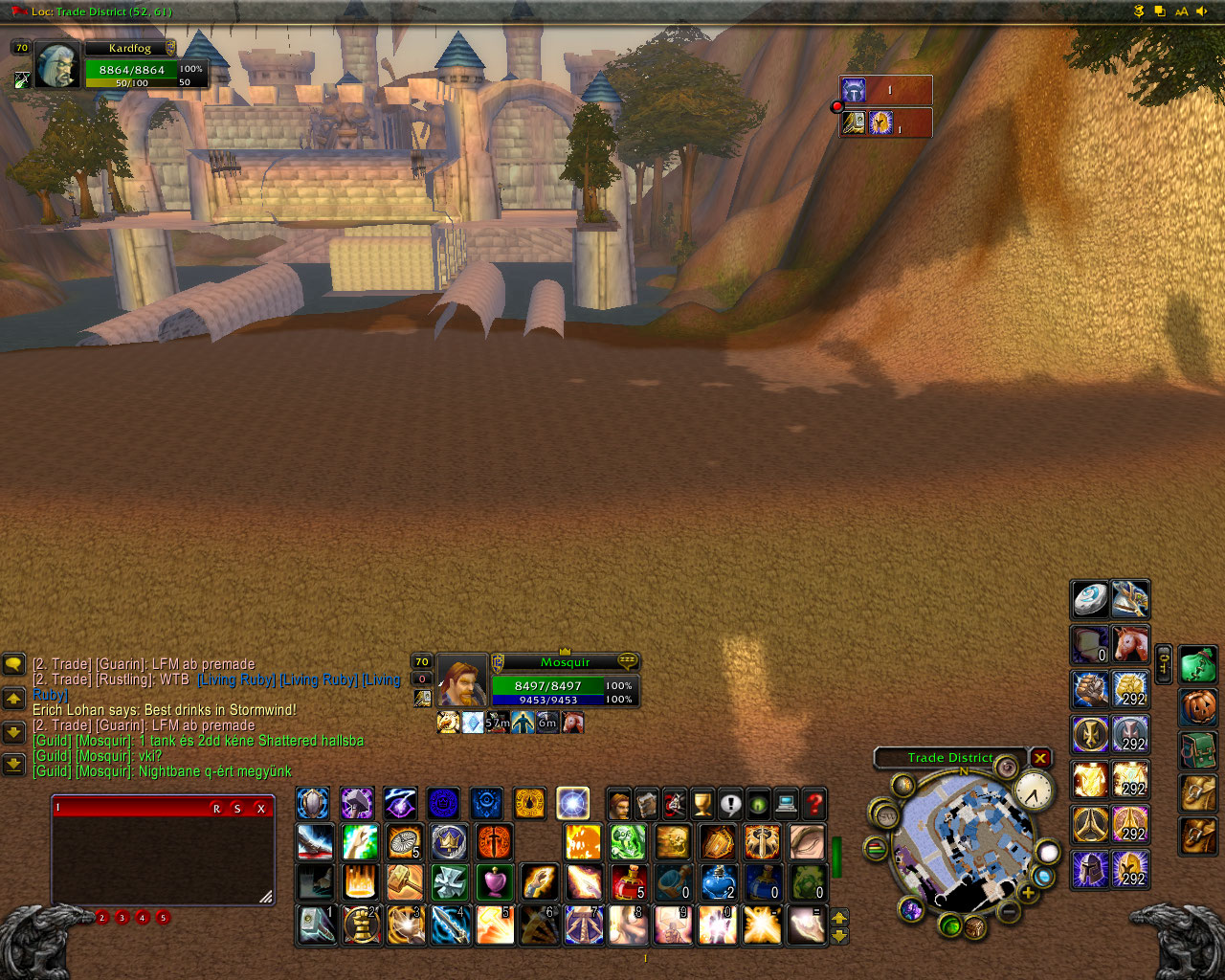
Task: Use the Hearthstone icon
Action: 1089,599
